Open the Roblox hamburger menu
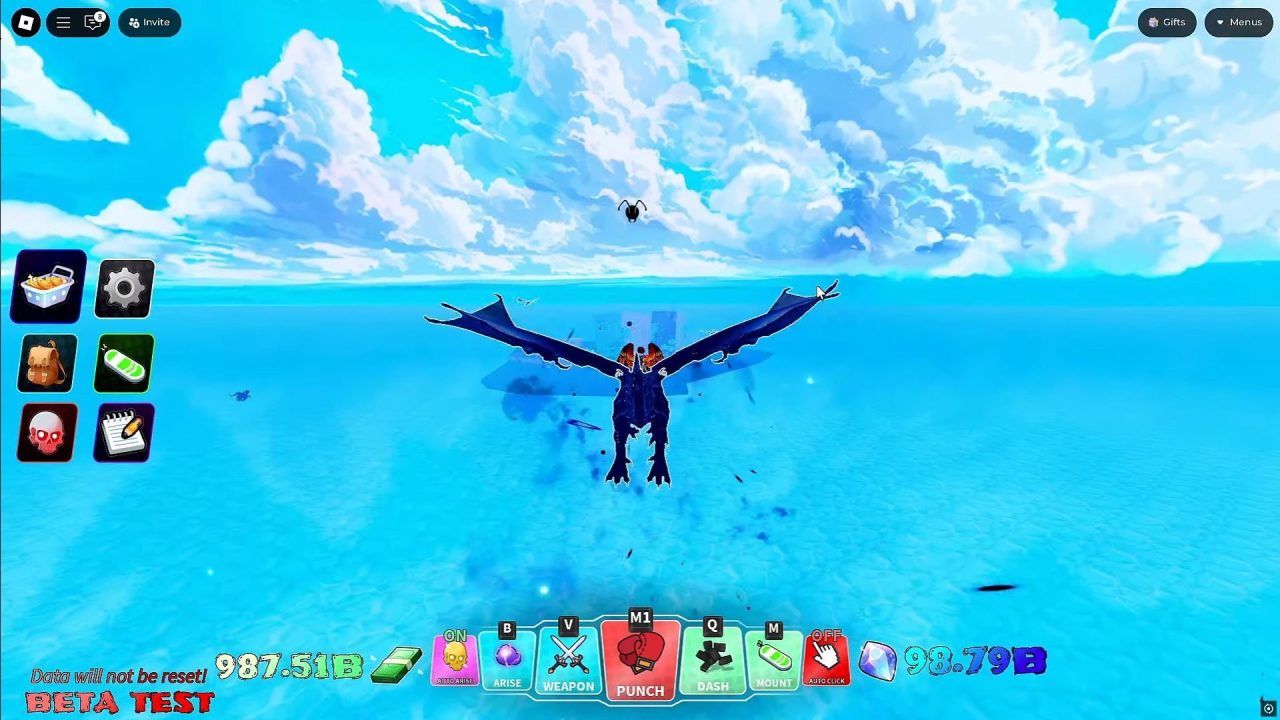This screenshot has width=1280, height=720. [x=63, y=21]
